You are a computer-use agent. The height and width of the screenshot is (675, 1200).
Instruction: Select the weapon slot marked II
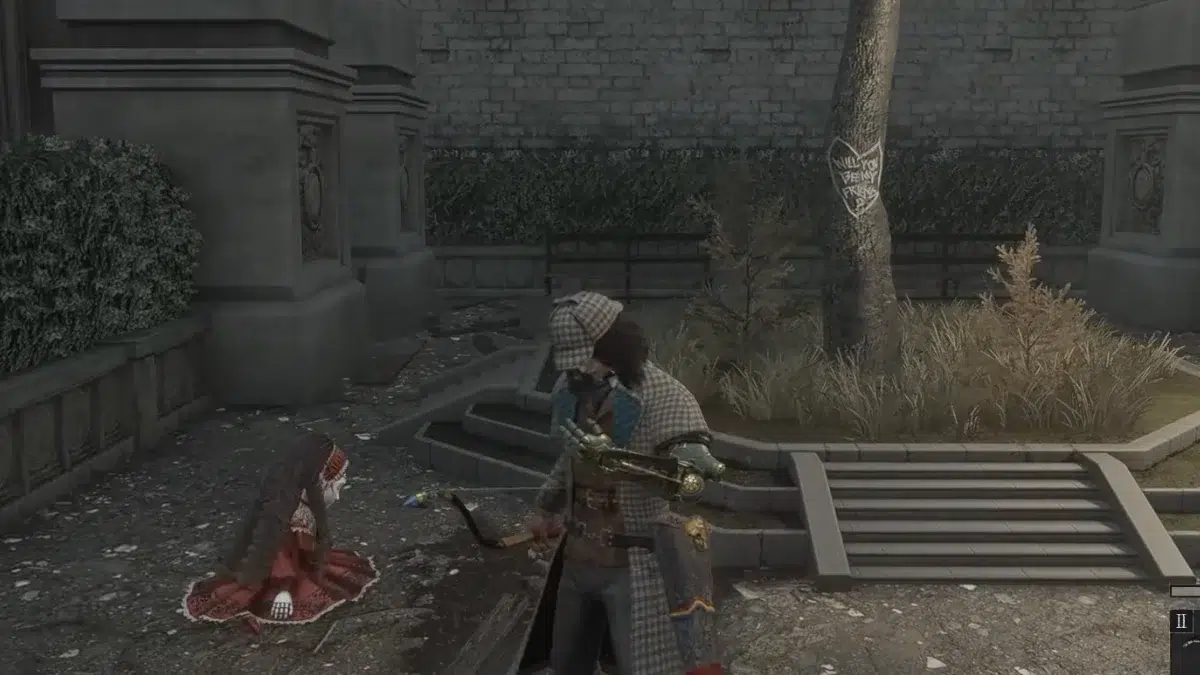[1182, 621]
